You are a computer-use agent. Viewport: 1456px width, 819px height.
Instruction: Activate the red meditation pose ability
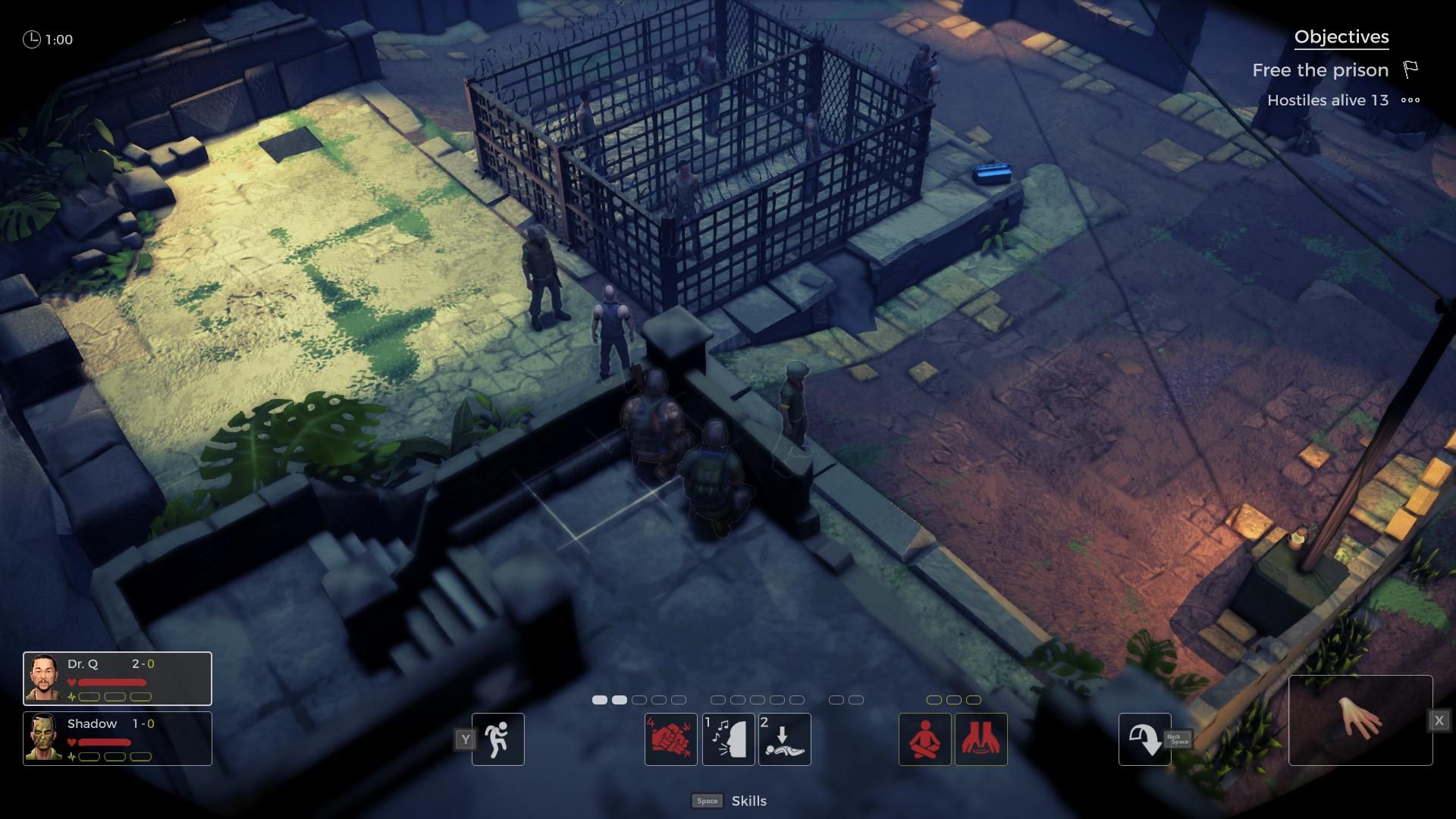point(924,739)
